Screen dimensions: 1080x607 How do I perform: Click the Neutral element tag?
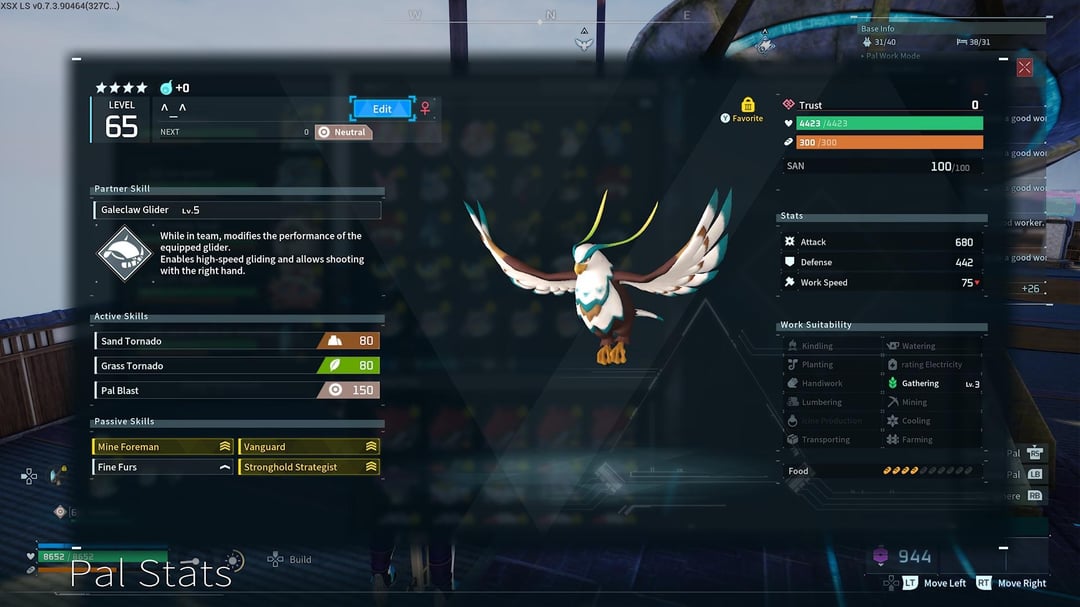(x=343, y=132)
